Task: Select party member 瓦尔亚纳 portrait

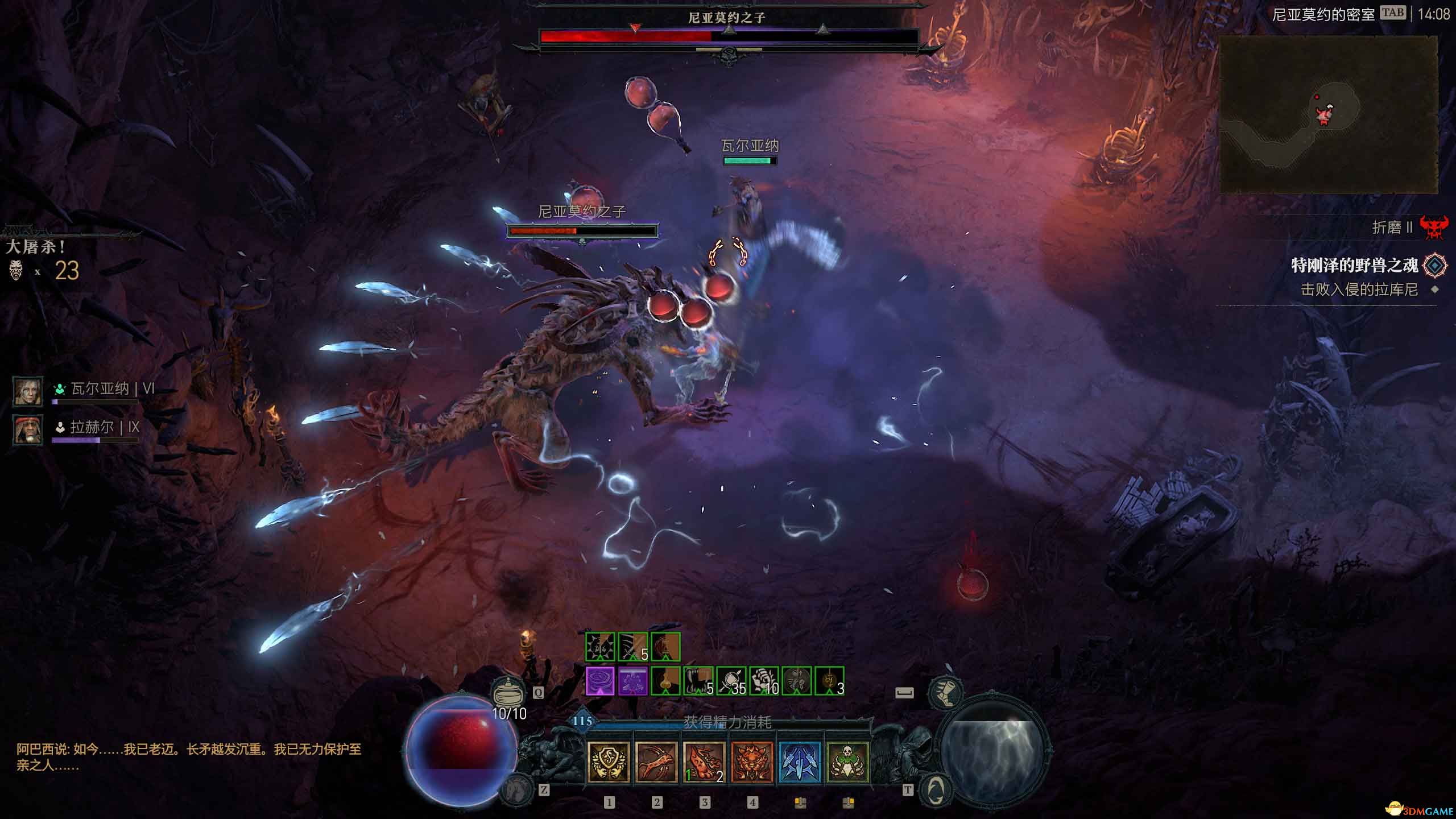Action: 28,391
